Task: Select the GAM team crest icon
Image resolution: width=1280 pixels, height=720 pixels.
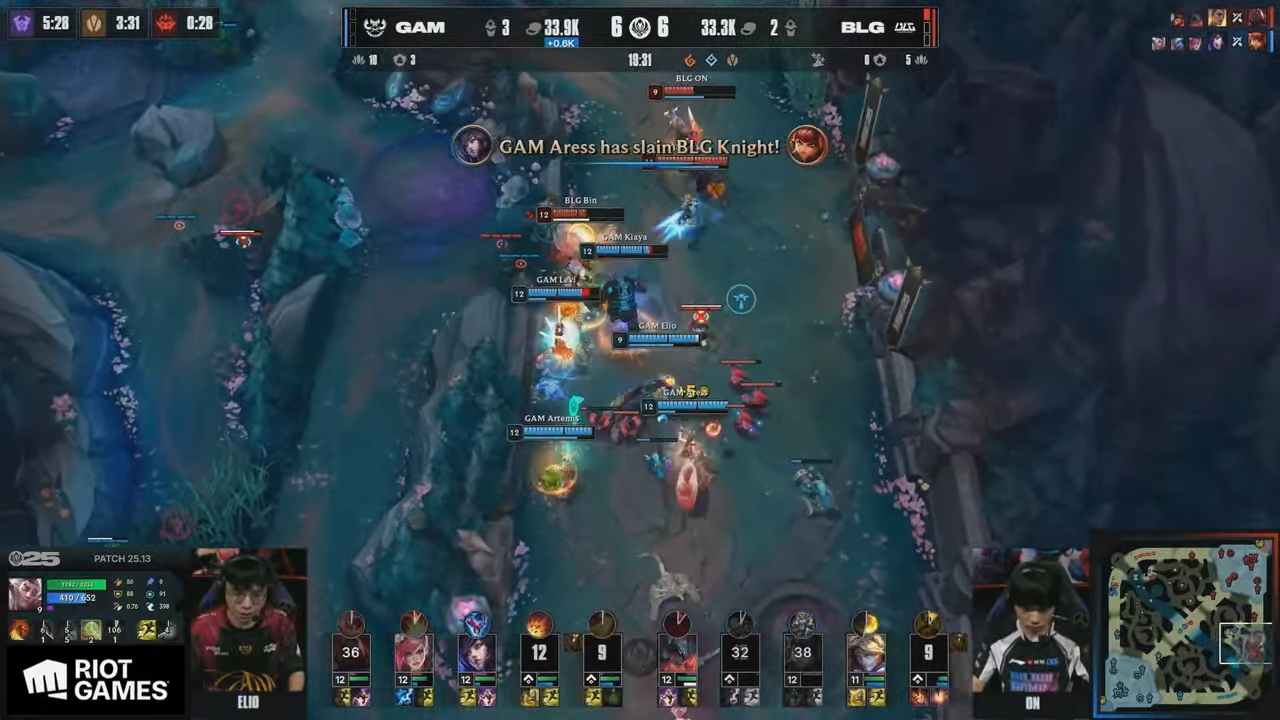Action: tap(375, 27)
